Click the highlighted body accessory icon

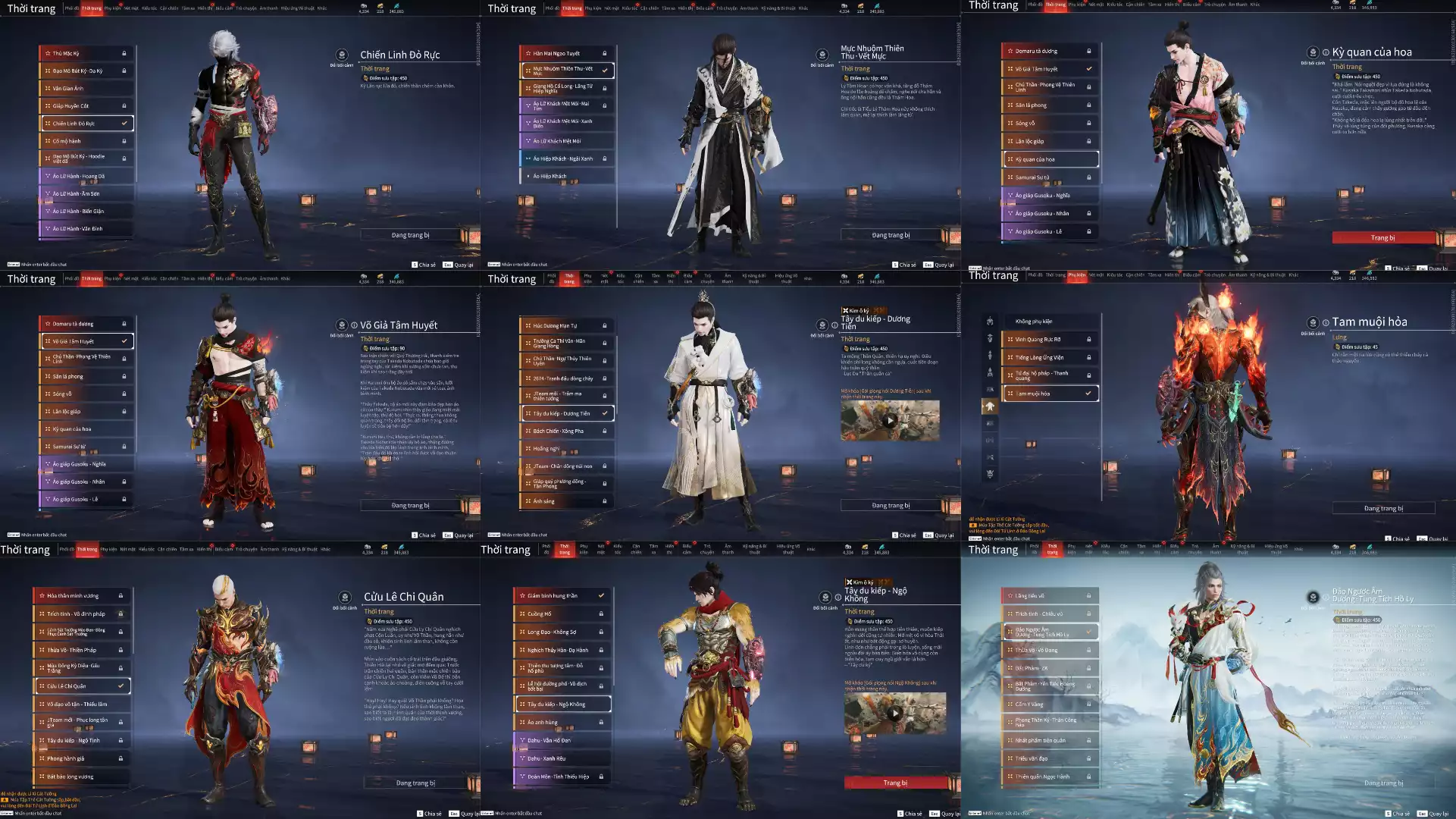[990, 406]
